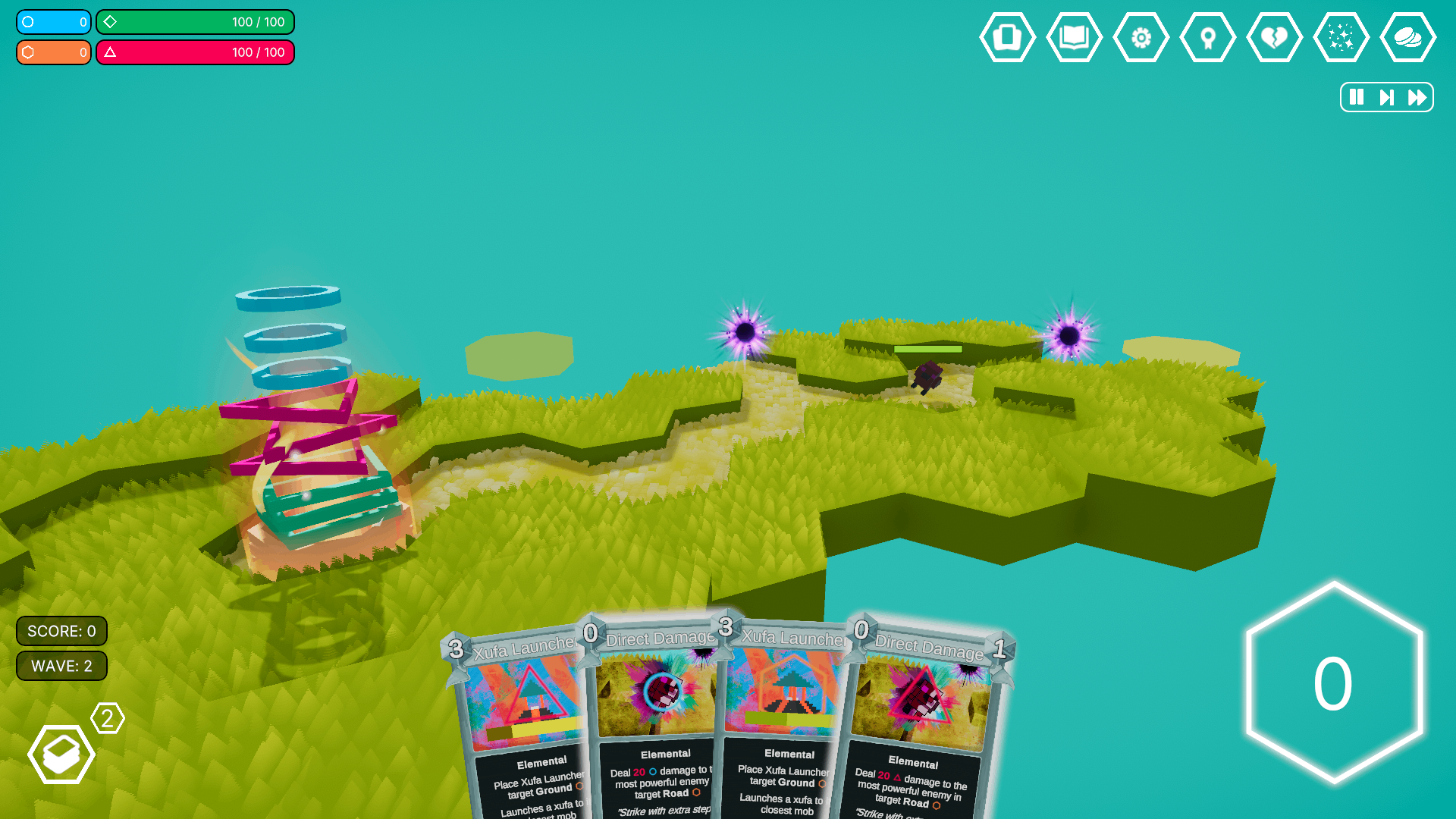Show achievements with the ribbon medal icon
Image resolution: width=1456 pixels, height=819 pixels.
1207,37
